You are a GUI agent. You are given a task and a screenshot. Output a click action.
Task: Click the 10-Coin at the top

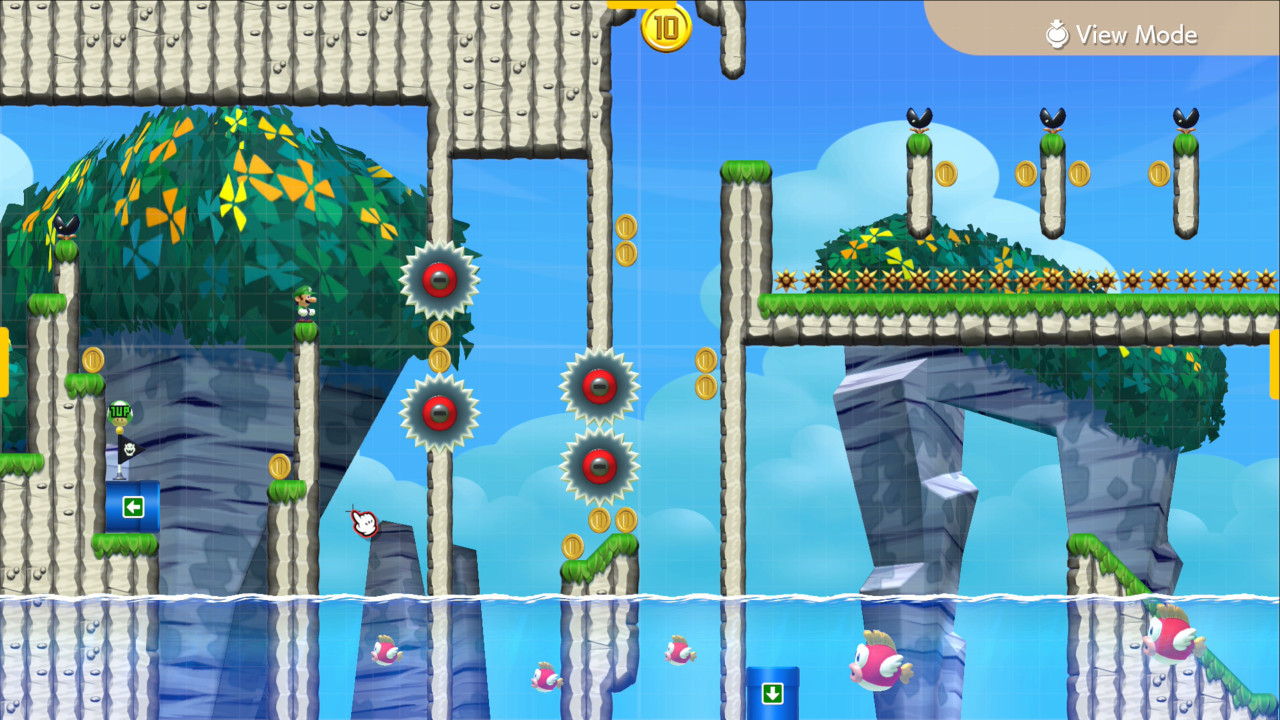click(666, 28)
